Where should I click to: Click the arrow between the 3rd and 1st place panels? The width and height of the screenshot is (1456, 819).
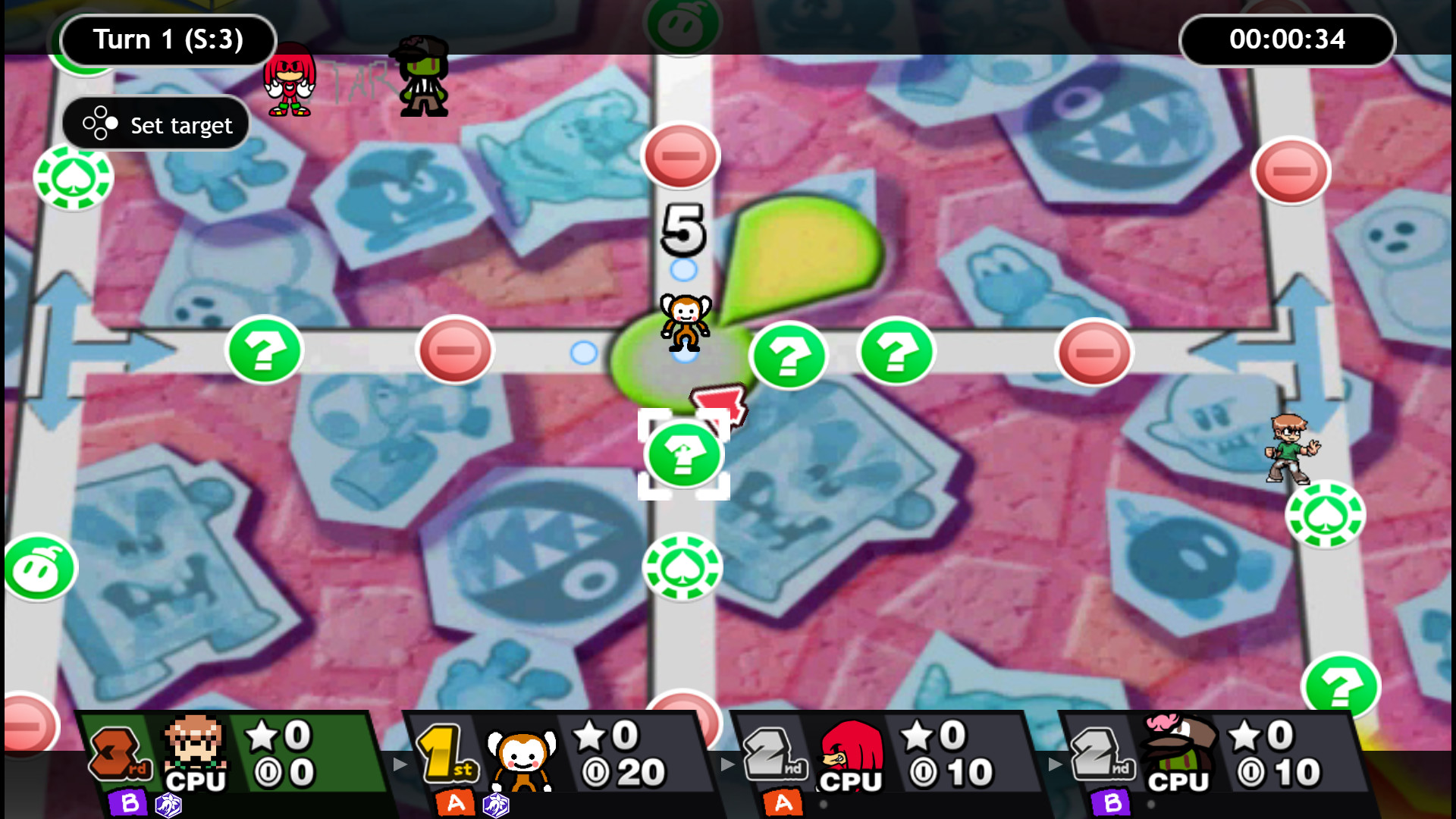coord(400,764)
